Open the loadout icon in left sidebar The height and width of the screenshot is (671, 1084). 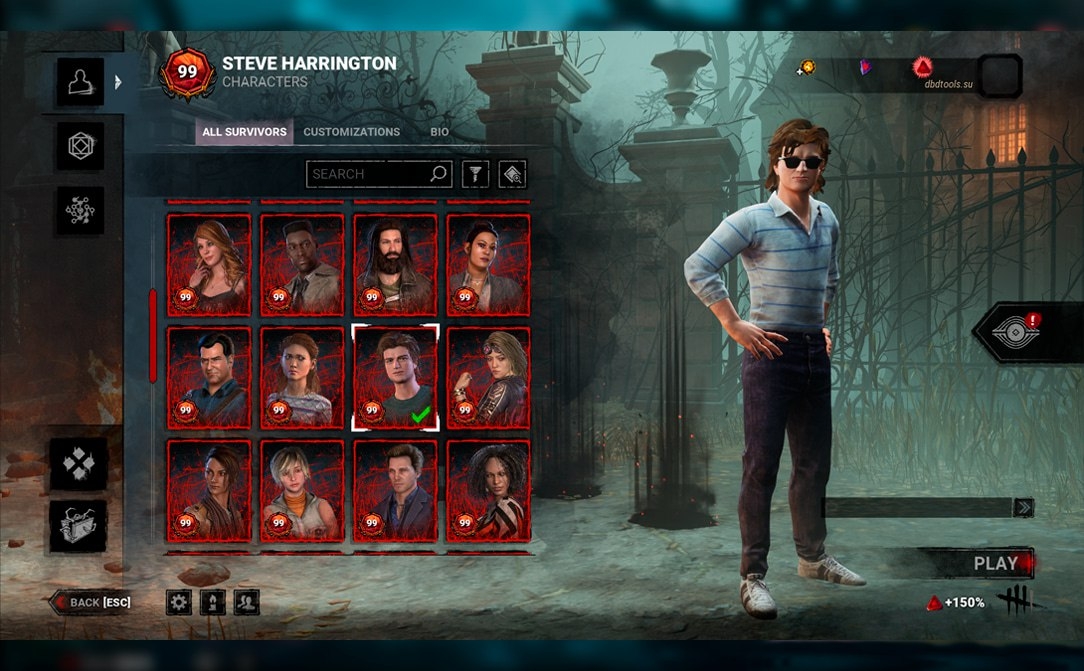[80, 148]
